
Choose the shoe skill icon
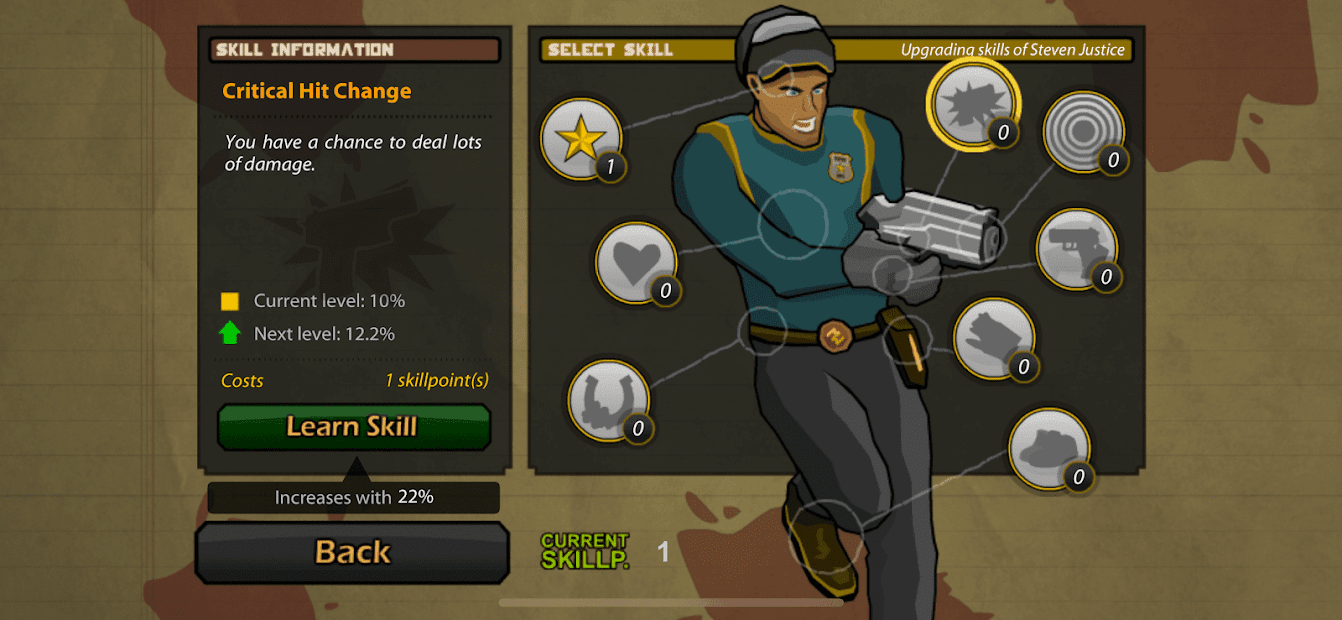[1048, 449]
